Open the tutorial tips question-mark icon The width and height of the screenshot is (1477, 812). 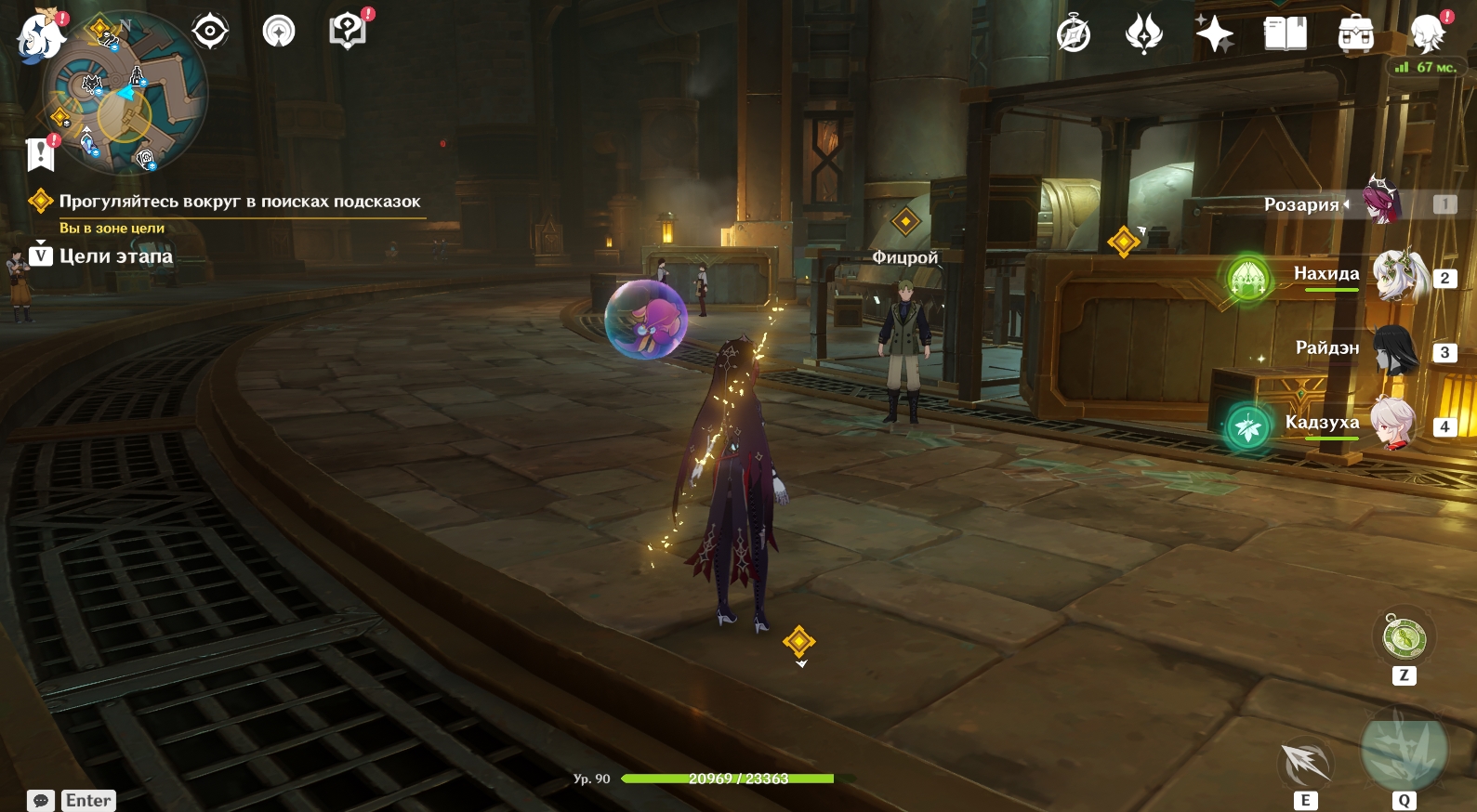[x=348, y=32]
